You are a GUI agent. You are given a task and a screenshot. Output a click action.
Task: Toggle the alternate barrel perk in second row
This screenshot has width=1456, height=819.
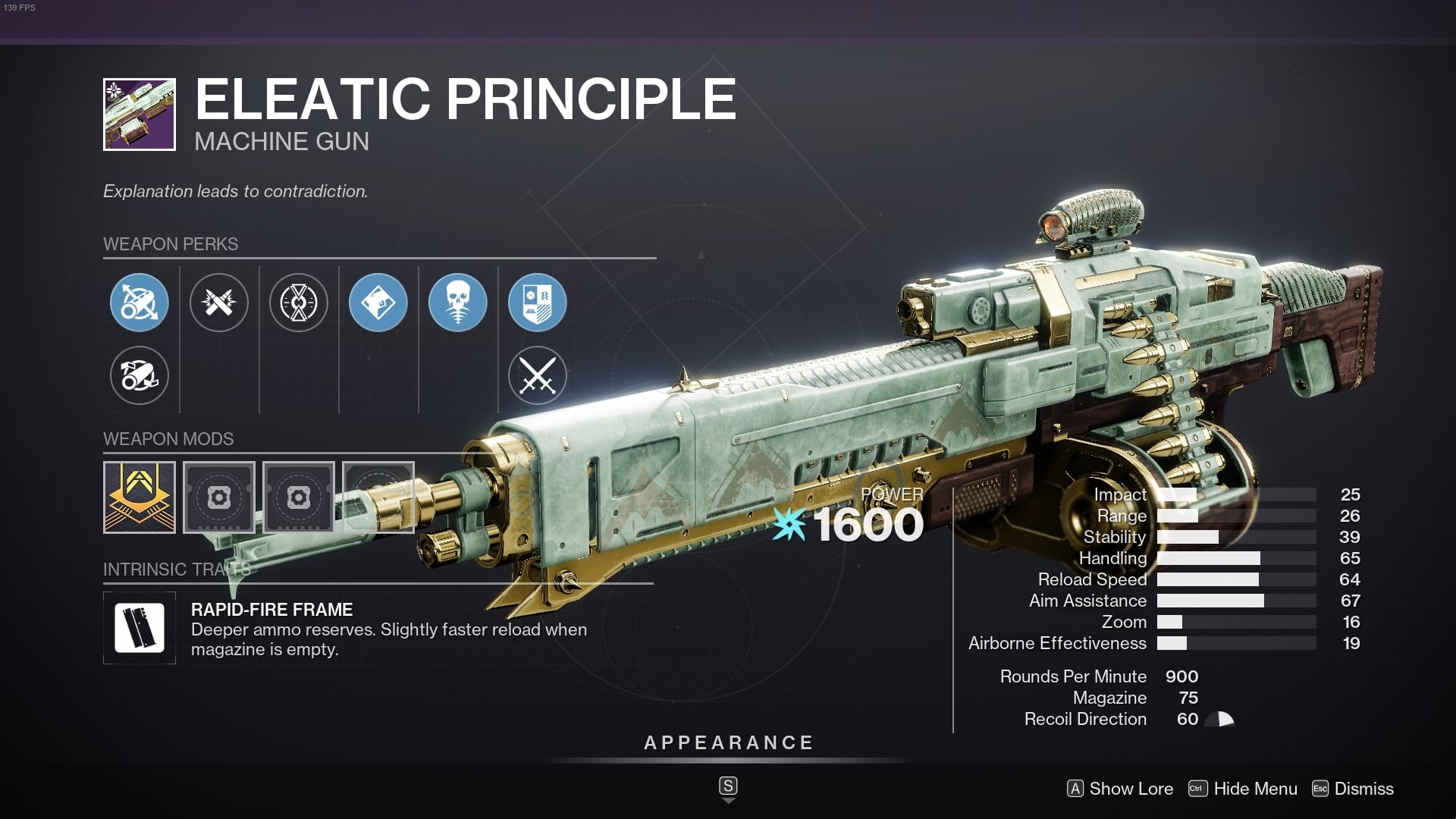140,375
